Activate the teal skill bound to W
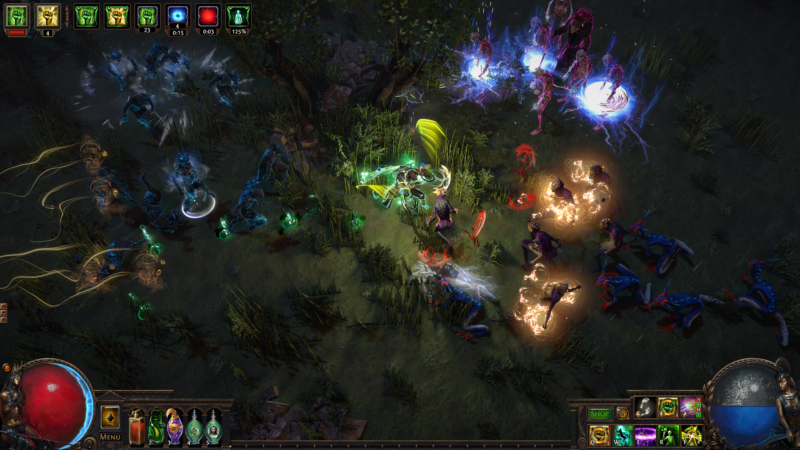This screenshot has width=800, height=450. point(622,435)
